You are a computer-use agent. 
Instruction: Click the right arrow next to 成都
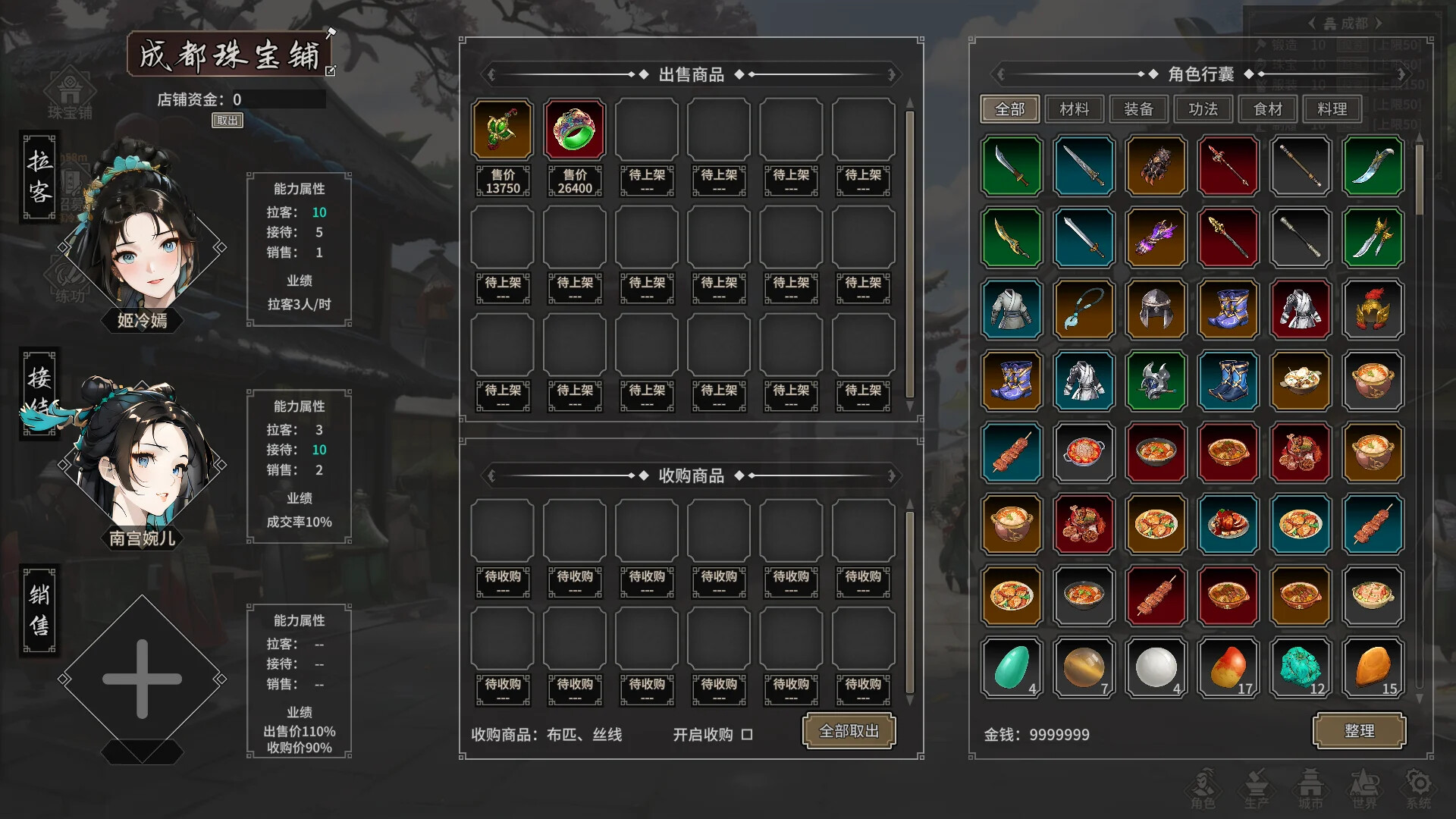tap(1378, 23)
